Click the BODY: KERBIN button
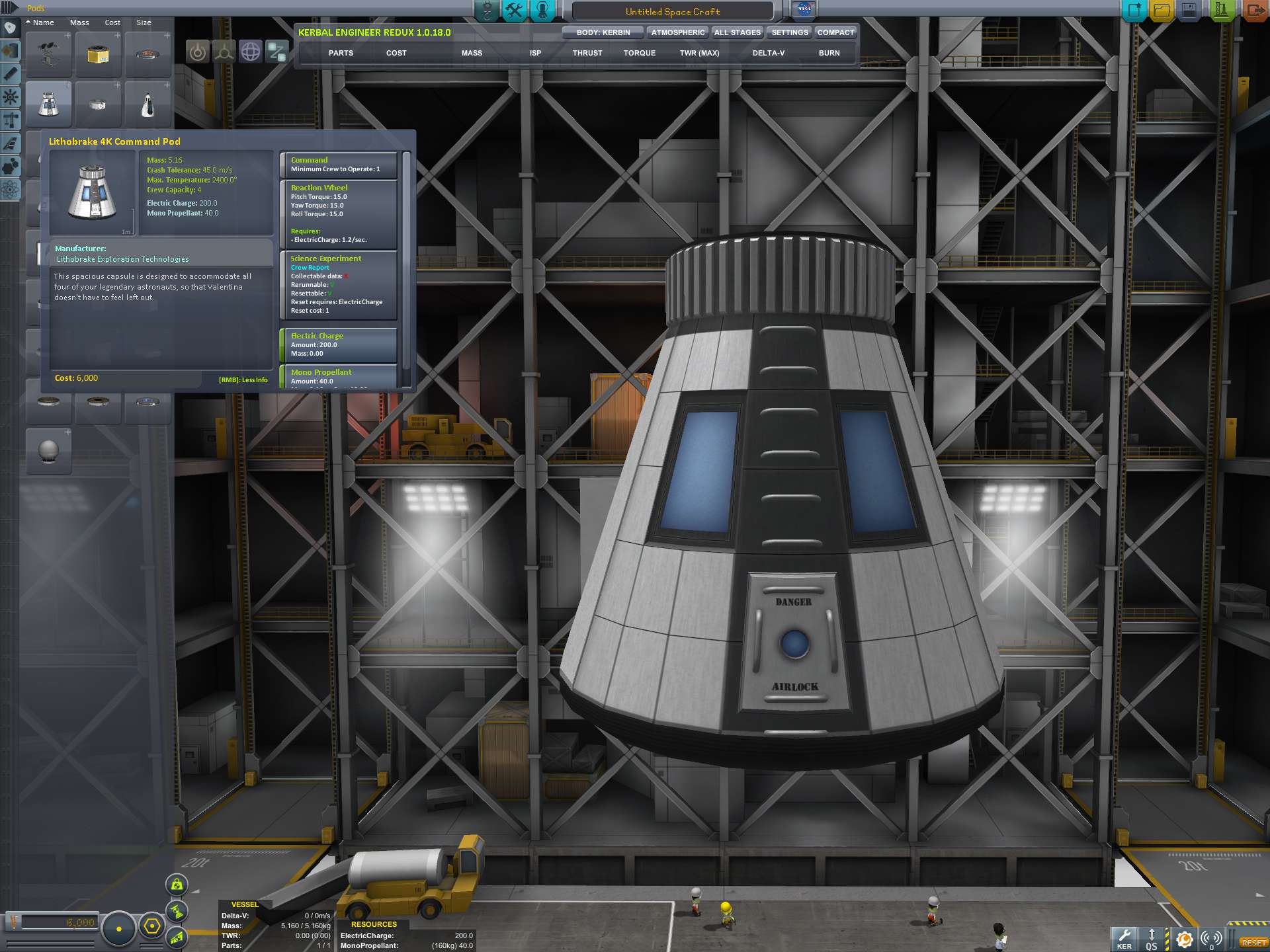Screen dimensions: 1270x952 (x=603, y=32)
